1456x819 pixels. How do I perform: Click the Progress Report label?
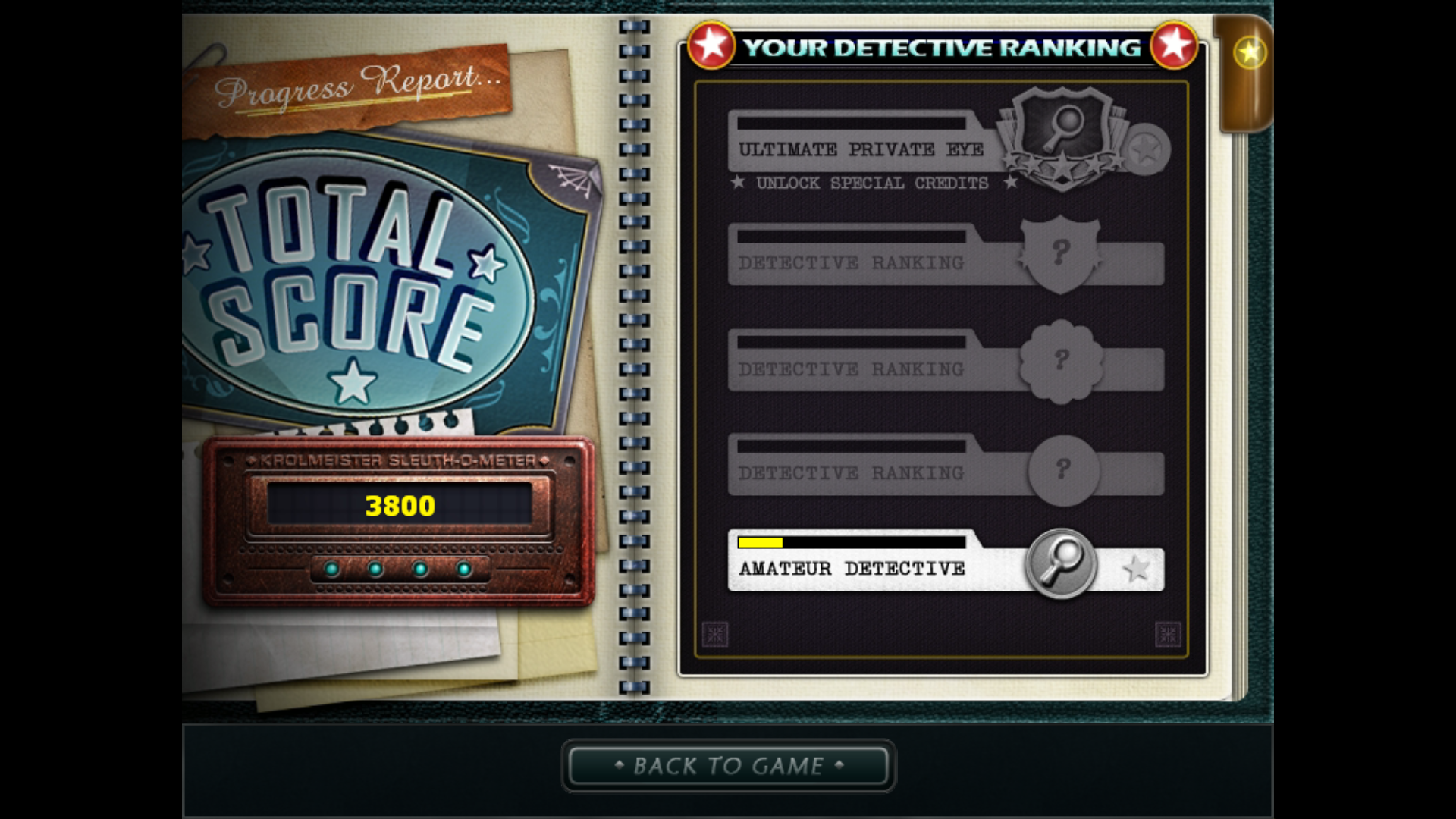(x=356, y=87)
